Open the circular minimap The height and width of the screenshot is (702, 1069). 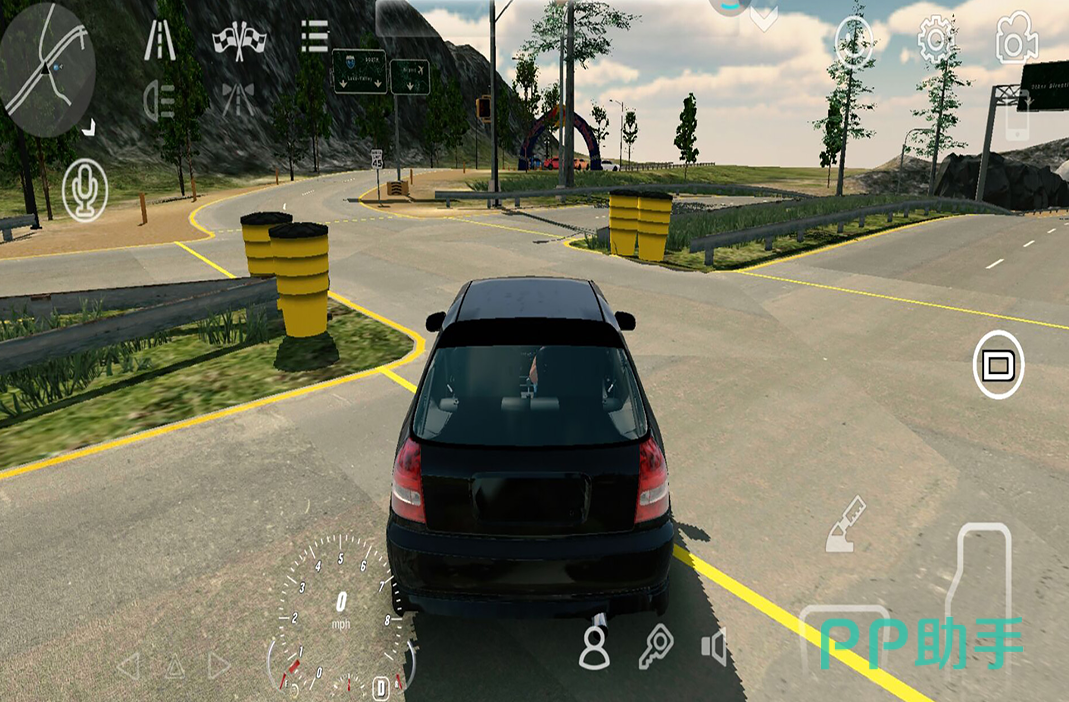[48, 69]
